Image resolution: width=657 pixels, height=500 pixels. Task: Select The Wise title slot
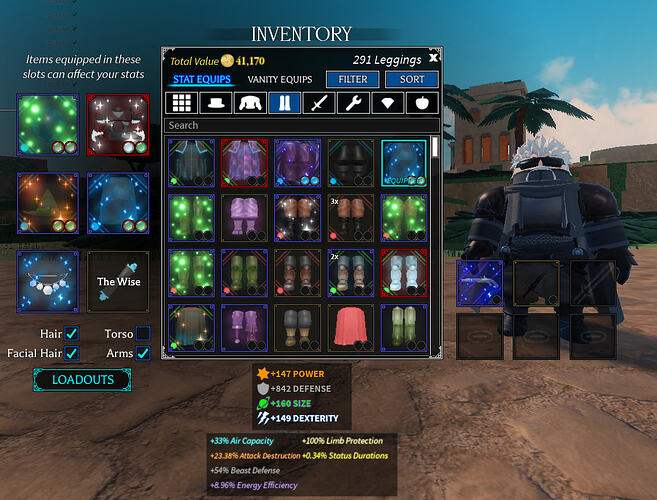coord(118,282)
